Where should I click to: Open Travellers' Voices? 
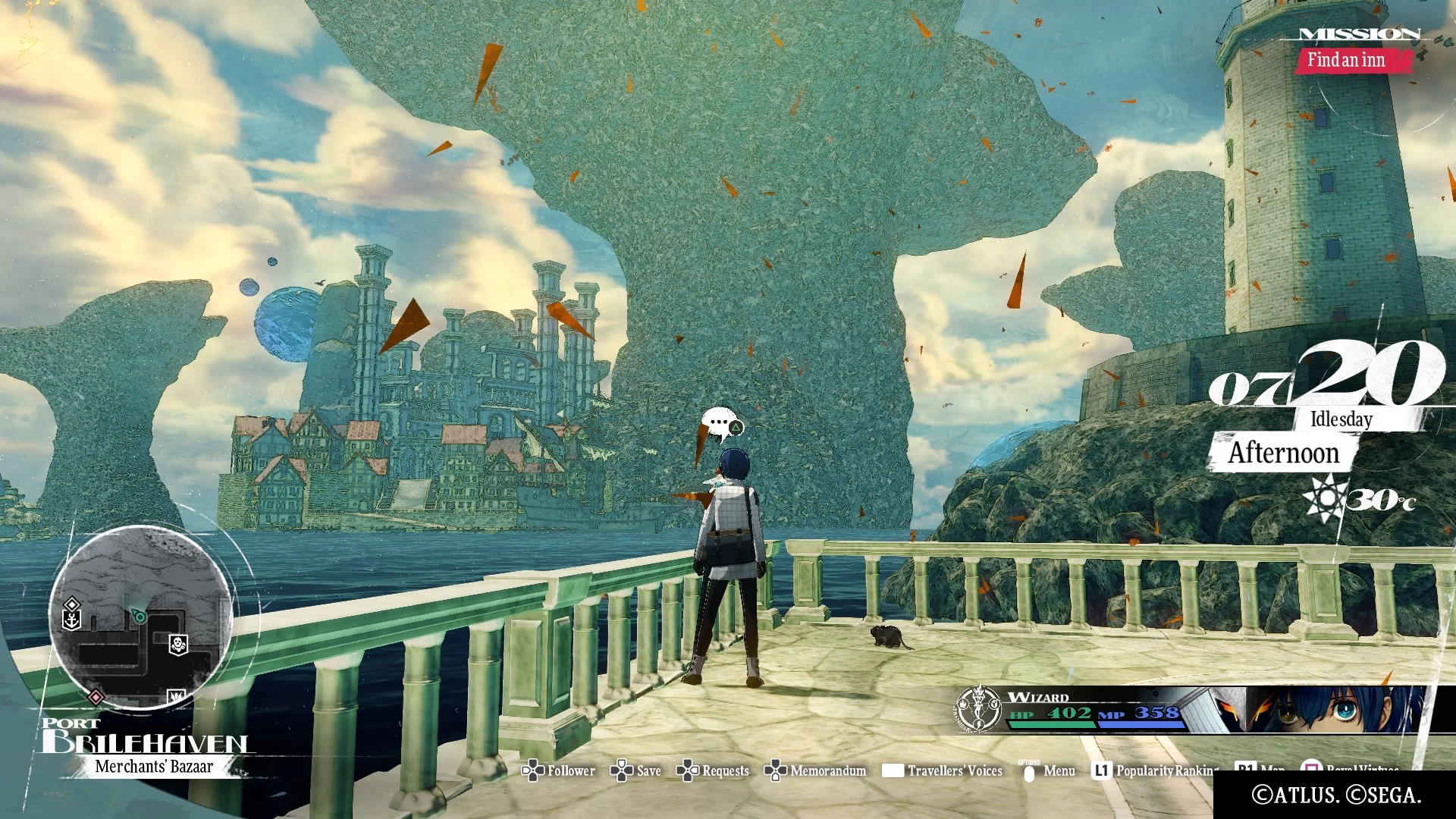[x=942, y=771]
